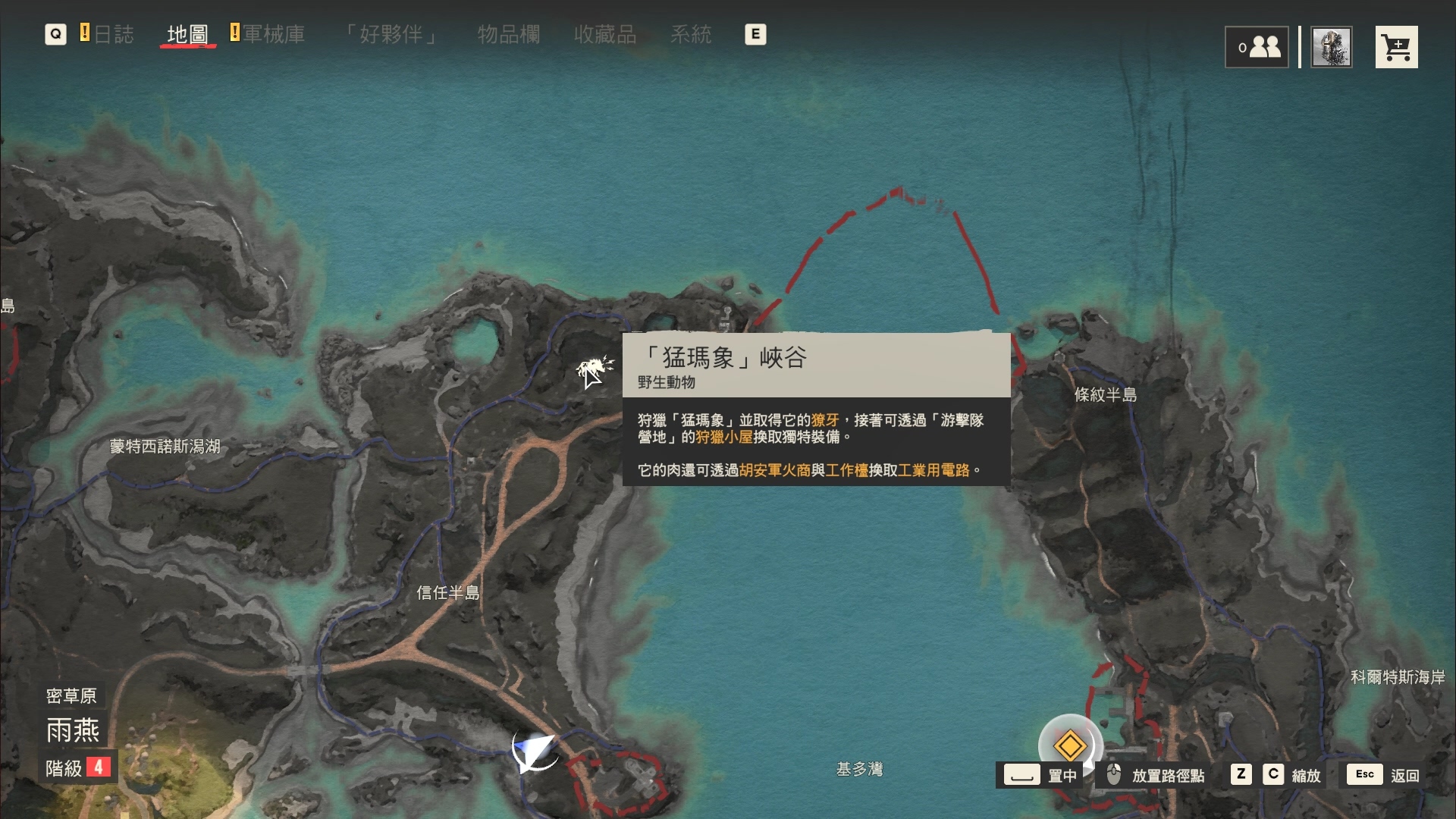Open the 收藏品 collectibles tab
Image resolution: width=1456 pixels, height=819 pixels.
606,34
